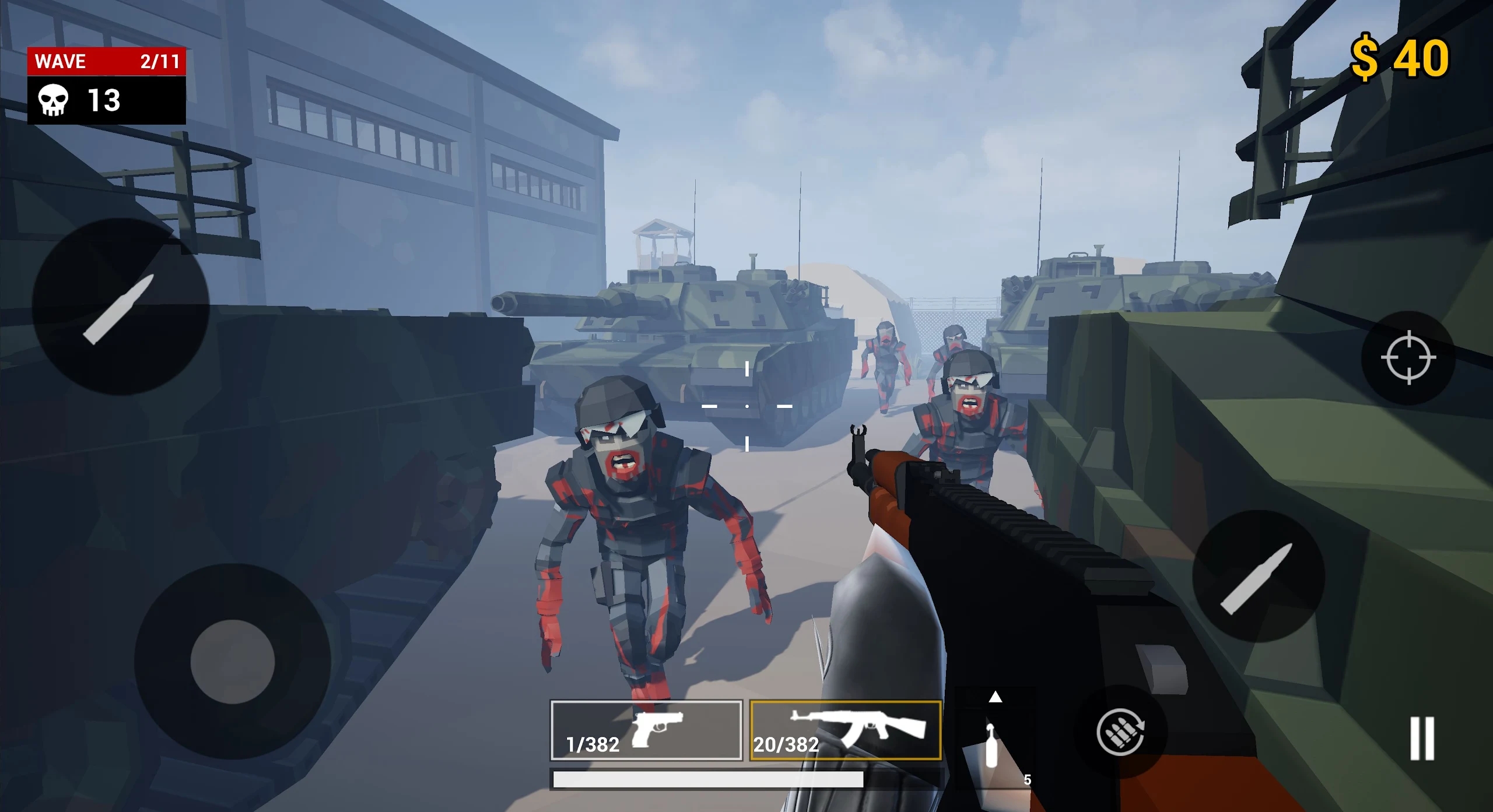Click the virtual movement joystick knob
Image resolution: width=1493 pixels, height=812 pixels.
[x=232, y=662]
